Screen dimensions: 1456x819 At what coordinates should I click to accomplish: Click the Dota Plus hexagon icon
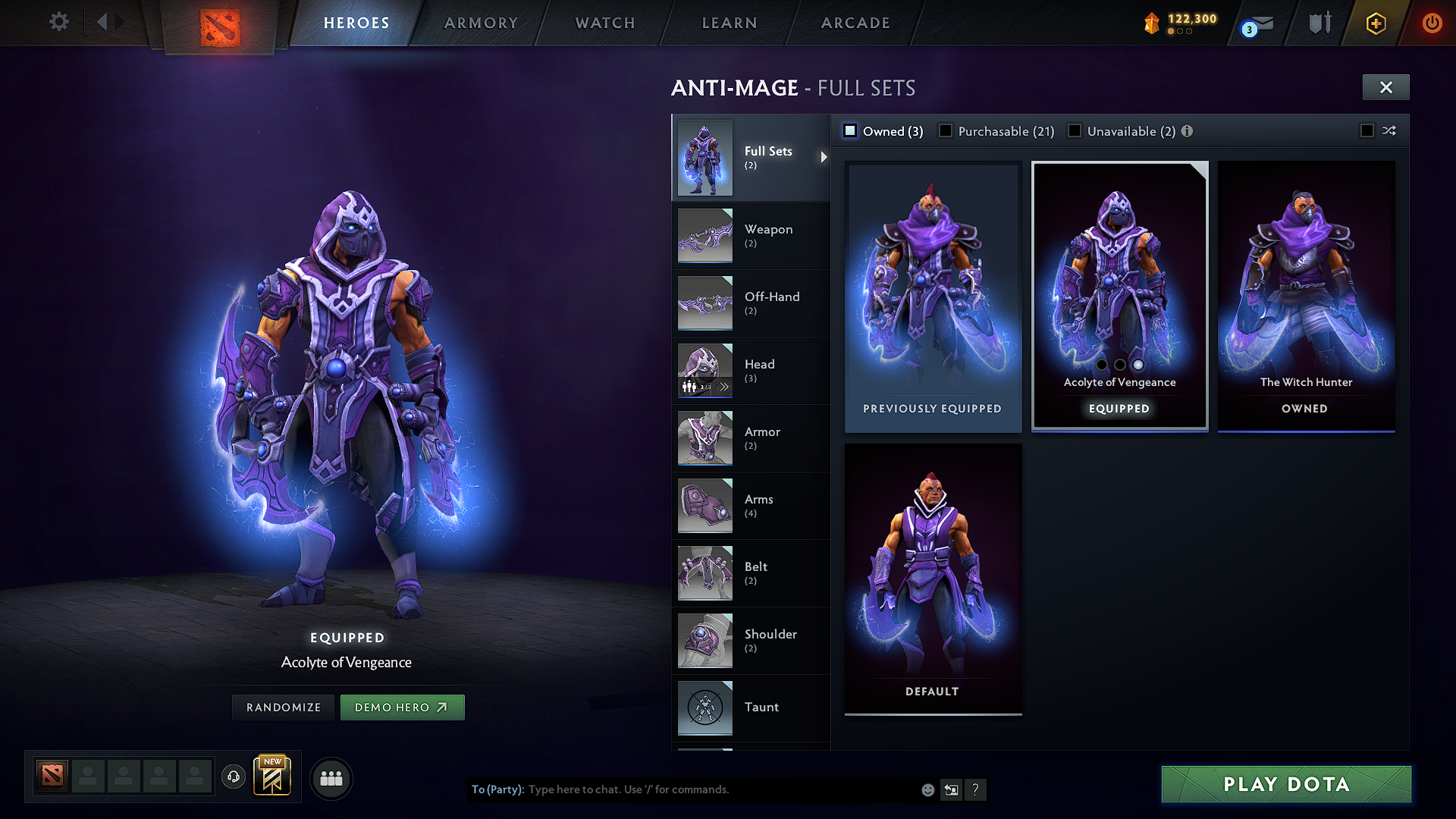[x=1375, y=23]
